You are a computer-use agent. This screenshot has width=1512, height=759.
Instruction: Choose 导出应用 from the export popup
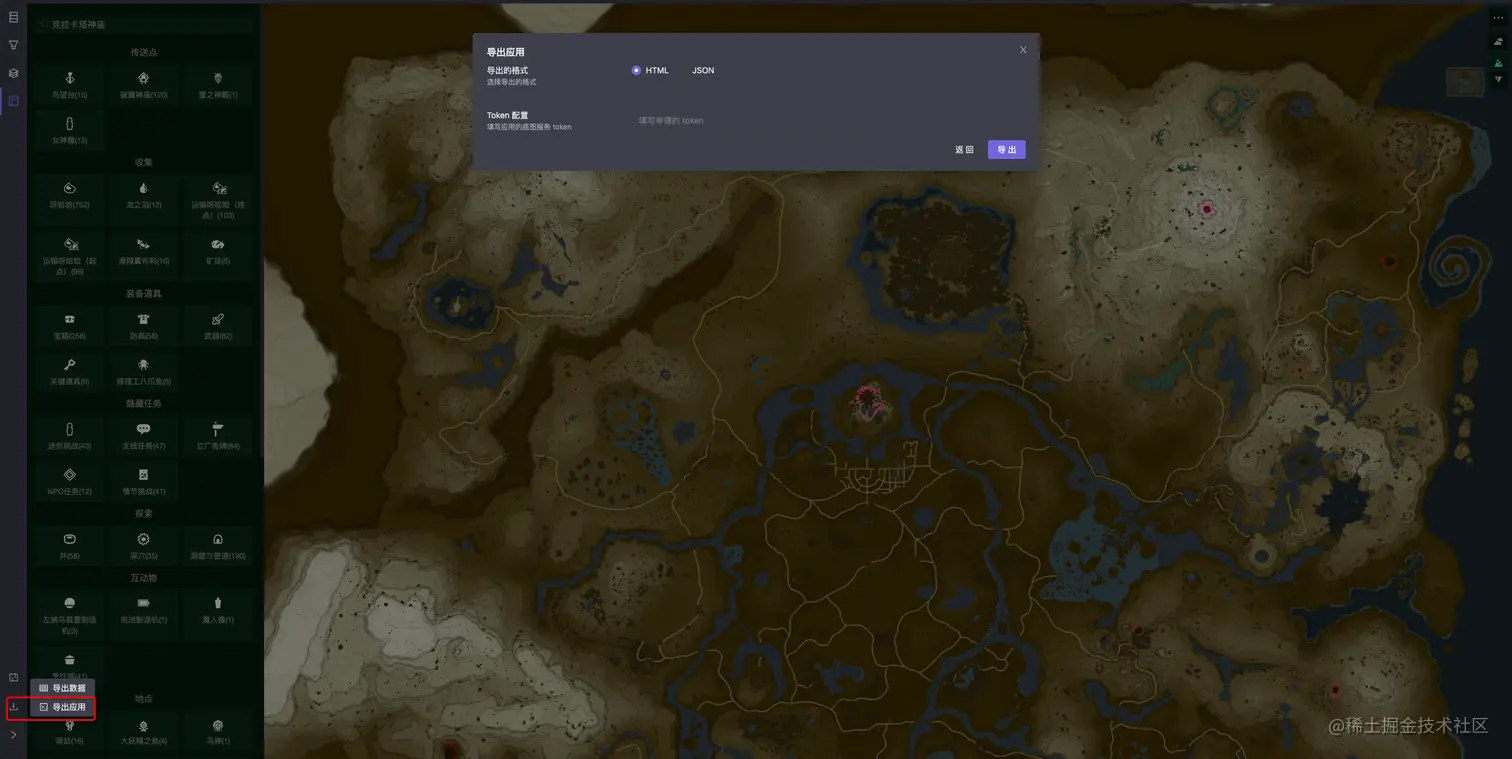[63, 707]
